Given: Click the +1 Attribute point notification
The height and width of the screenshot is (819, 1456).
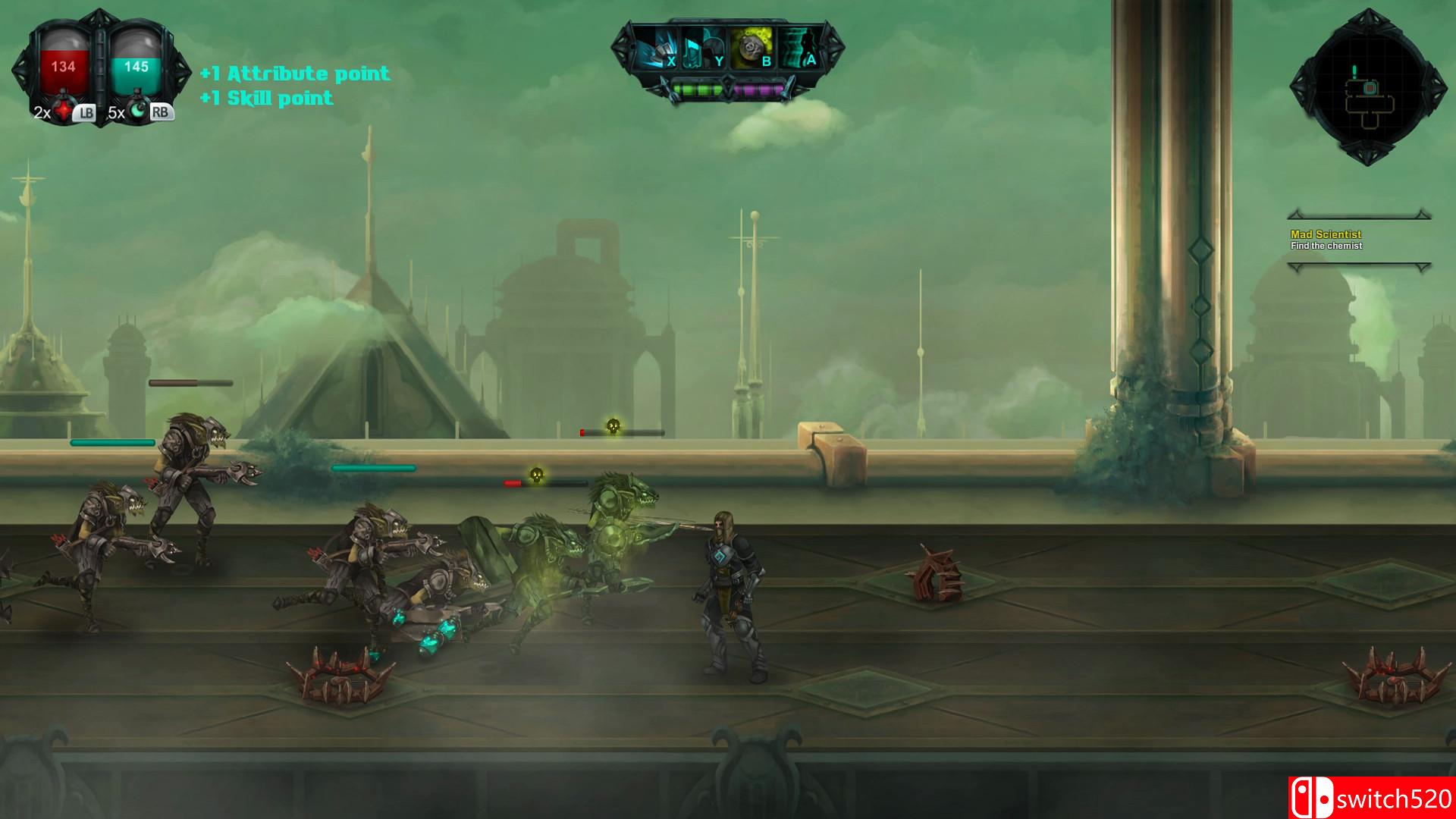Looking at the screenshot, I should [294, 74].
